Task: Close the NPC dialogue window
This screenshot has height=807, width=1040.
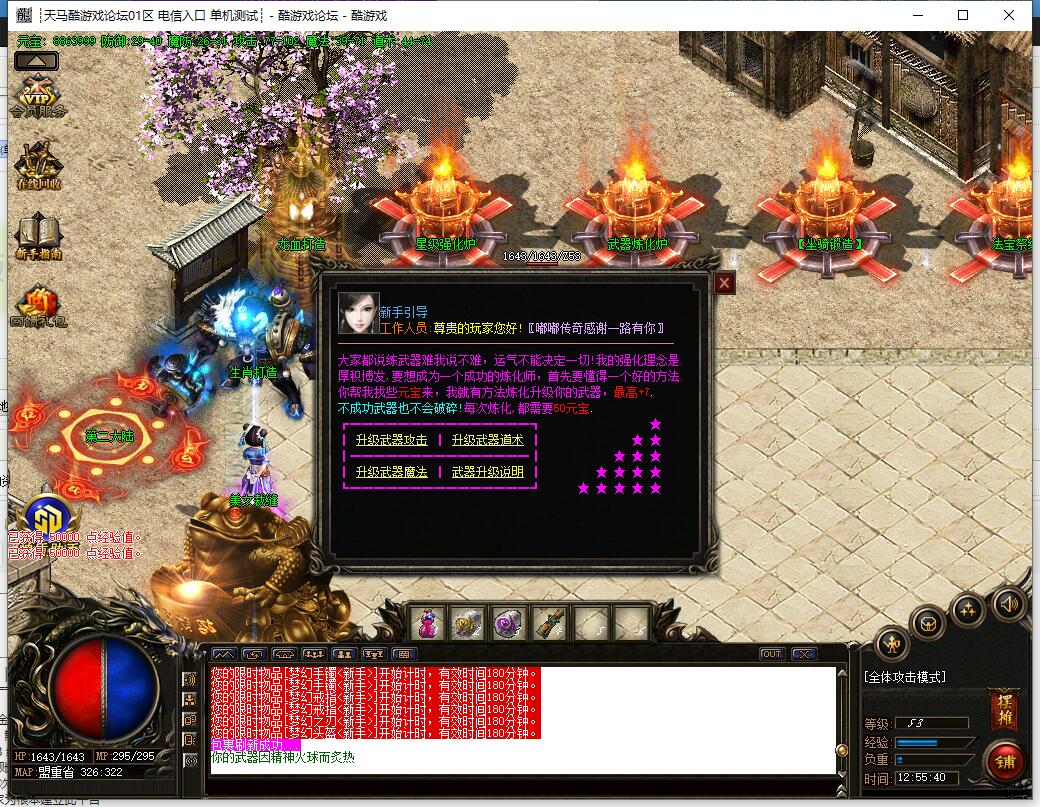Action: click(x=724, y=284)
